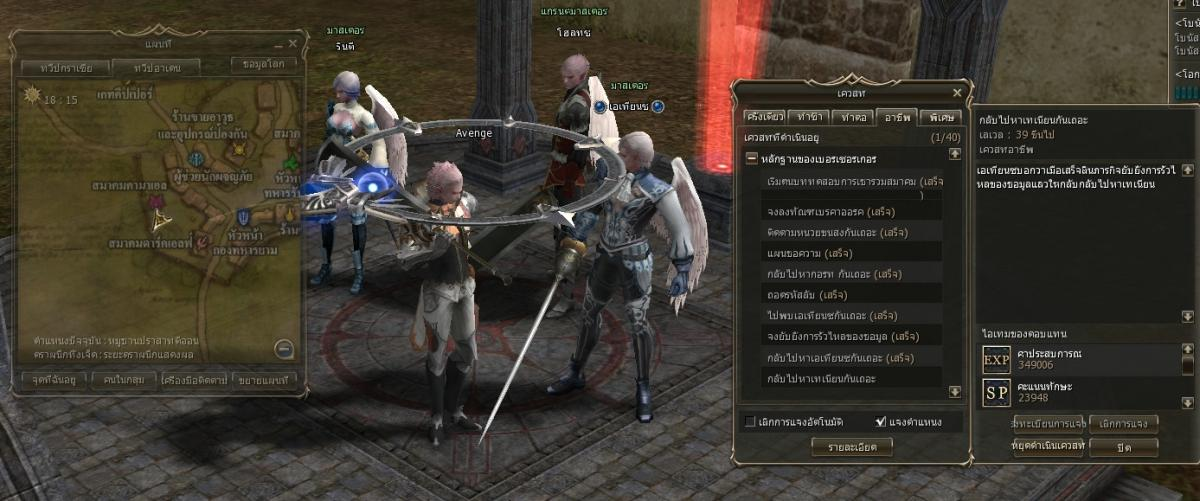Click the เลิกการแจ้ง button

(x=1123, y=423)
